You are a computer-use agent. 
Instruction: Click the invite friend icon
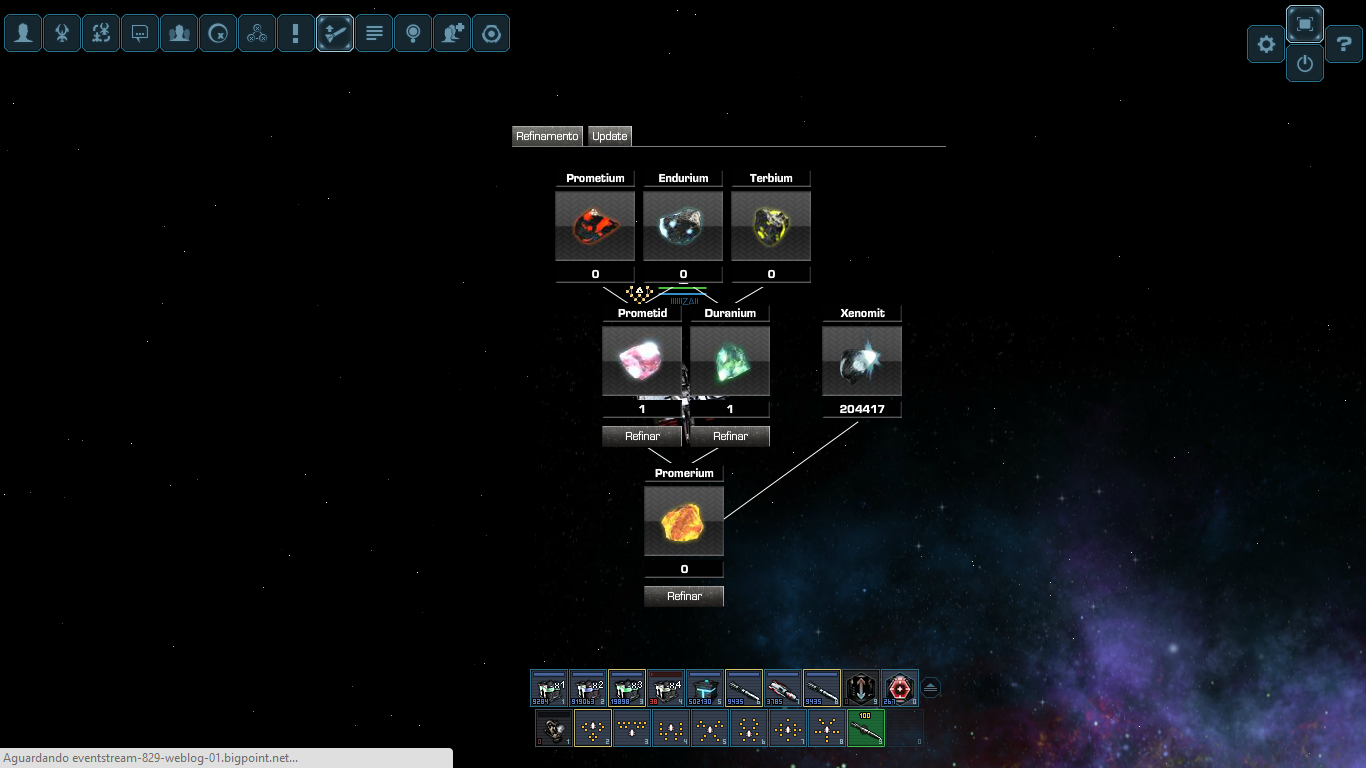point(452,33)
